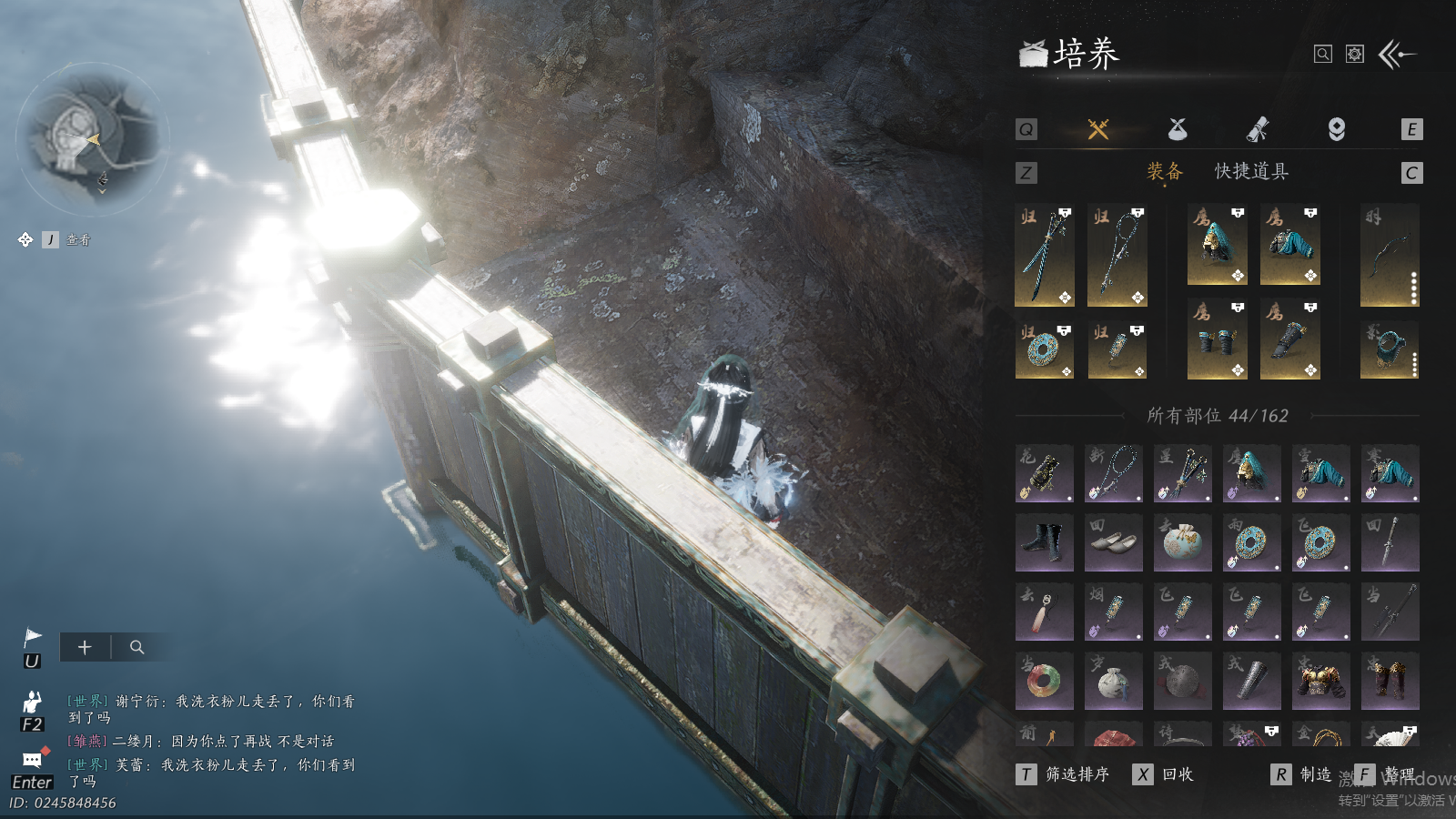Viewport: 1456px width, 819px height.
Task: Select the equipped teal chest armor slot
Action: tap(1289, 246)
